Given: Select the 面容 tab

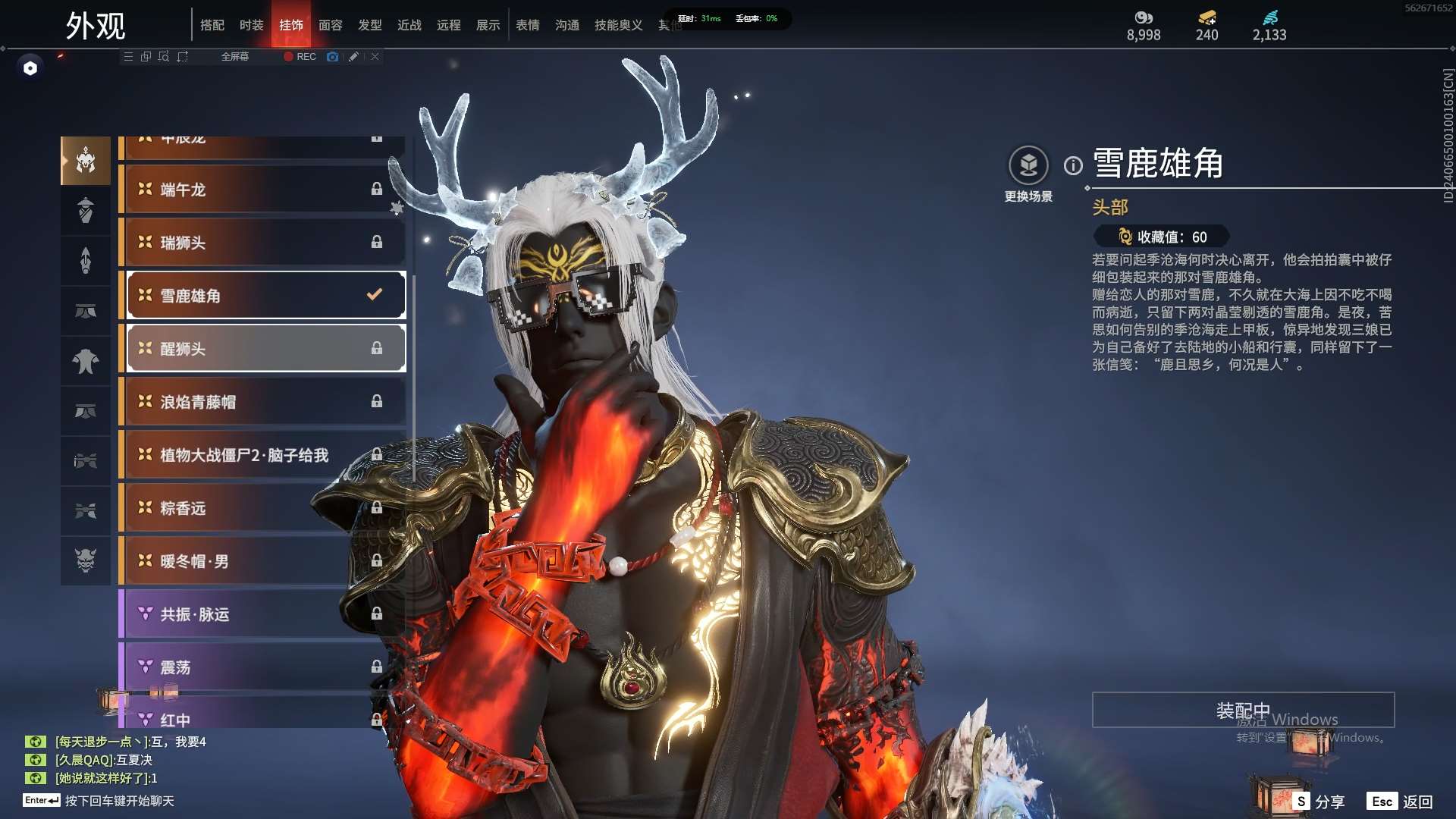Looking at the screenshot, I should pyautogui.click(x=330, y=25).
